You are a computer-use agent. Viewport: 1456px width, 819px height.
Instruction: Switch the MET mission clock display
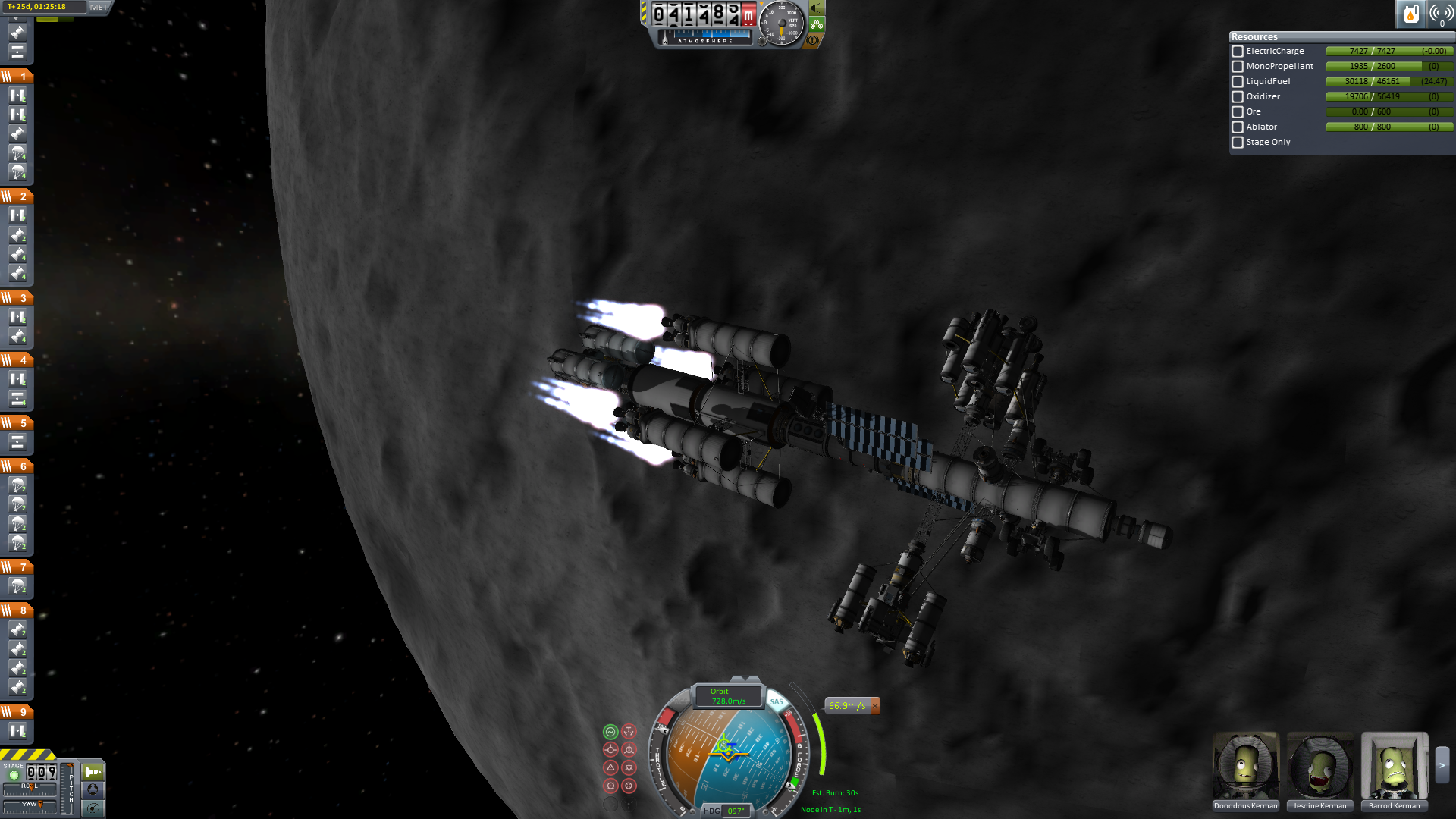[x=99, y=7]
